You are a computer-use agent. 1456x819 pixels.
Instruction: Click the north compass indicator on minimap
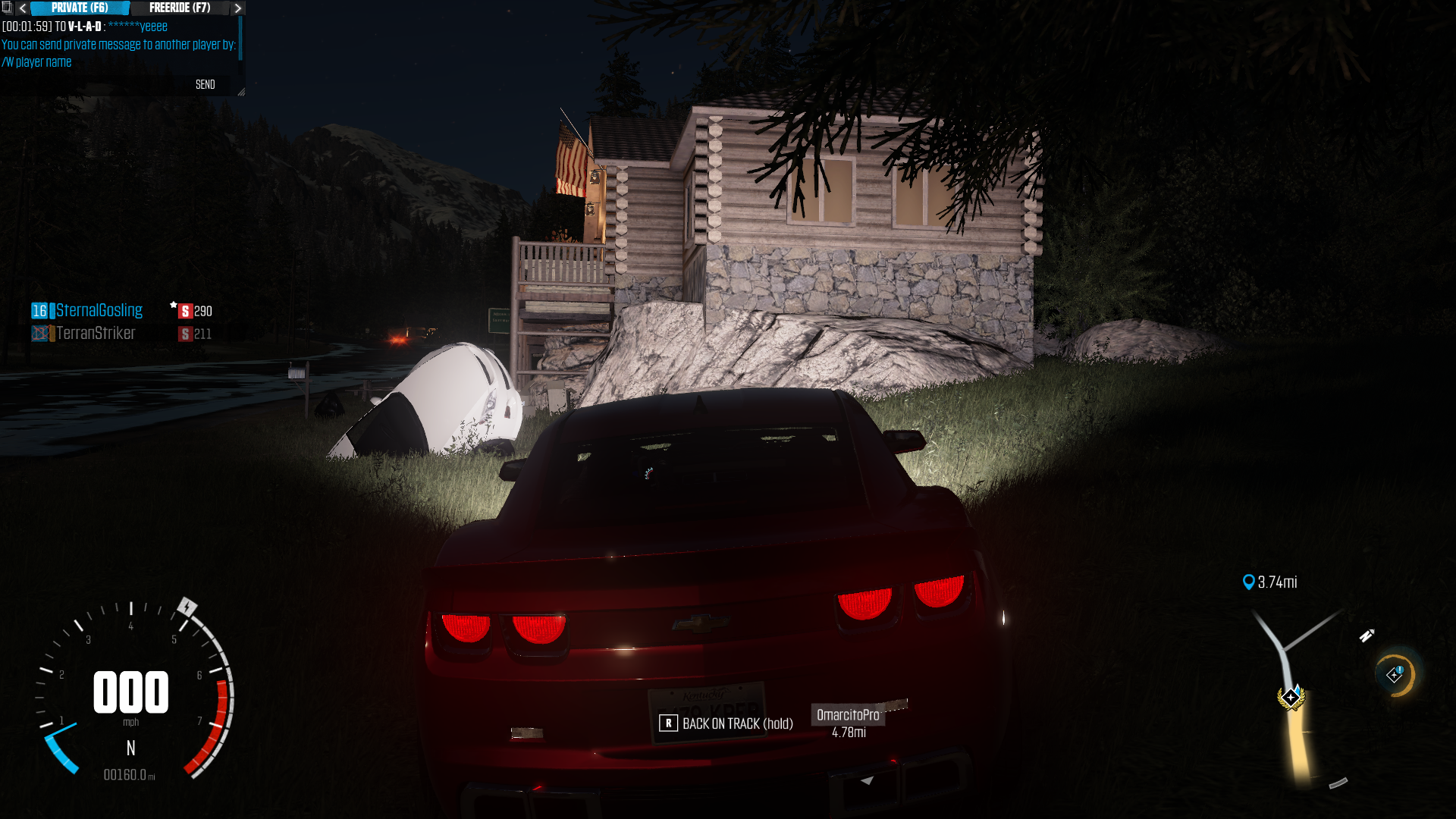click(x=1367, y=635)
